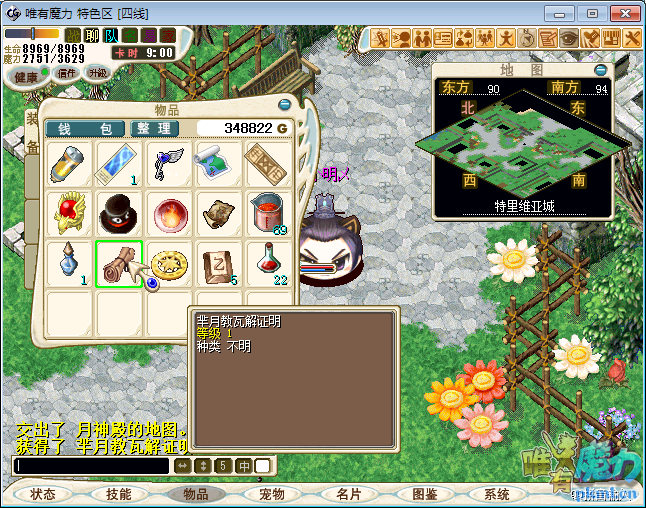646x508 pixels.
Task: Minimize the game window
Action: pyautogui.click(x=565, y=13)
